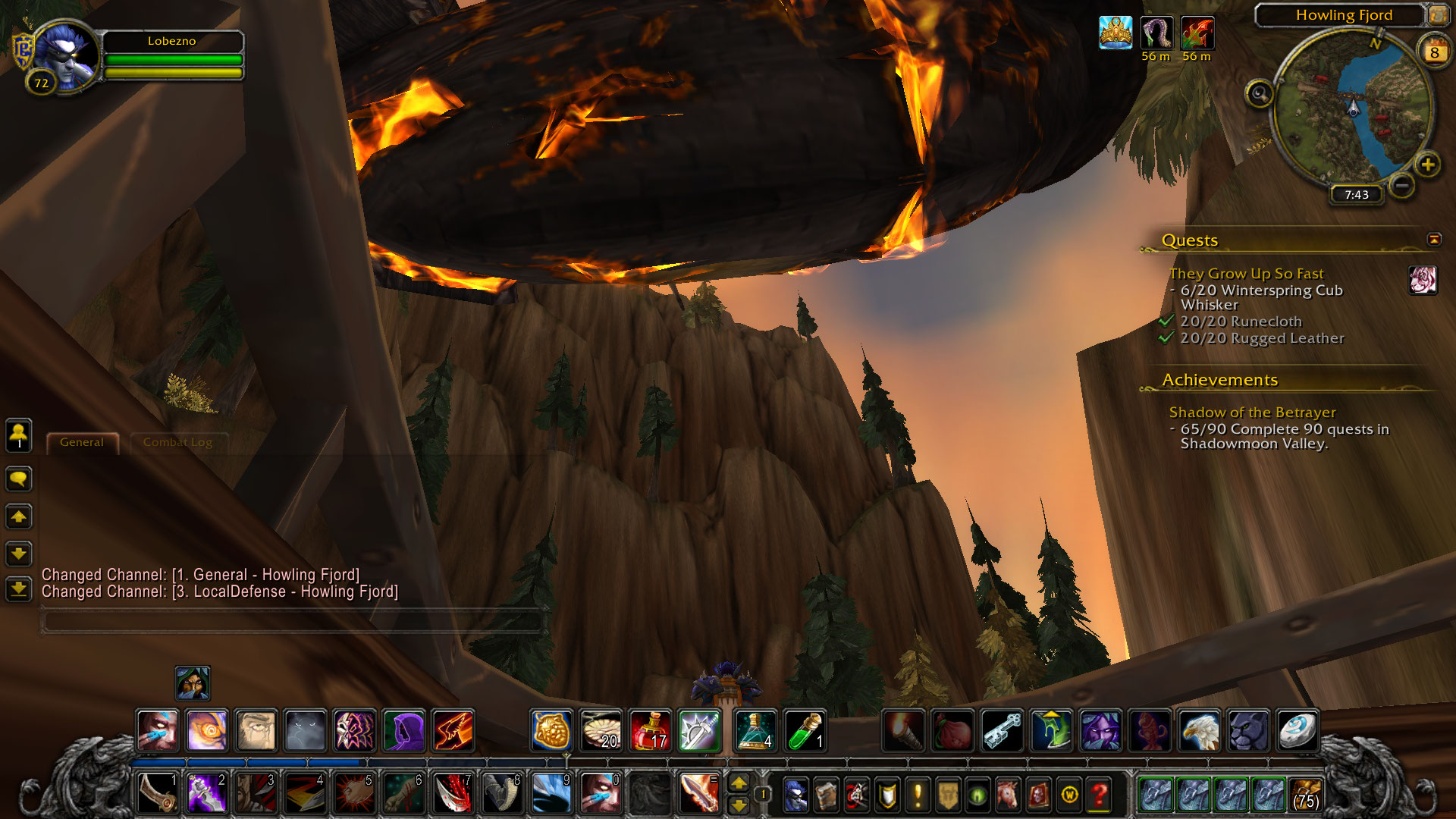Open the world map button beside Howling Fjord

(x=1437, y=15)
